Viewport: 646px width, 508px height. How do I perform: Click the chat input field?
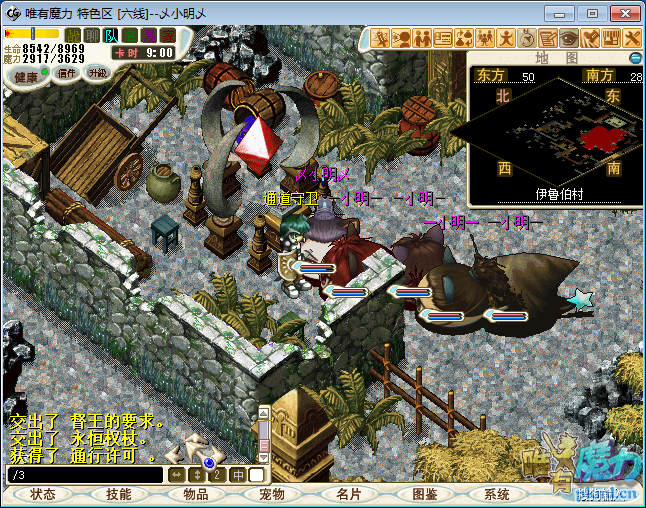coord(85,475)
